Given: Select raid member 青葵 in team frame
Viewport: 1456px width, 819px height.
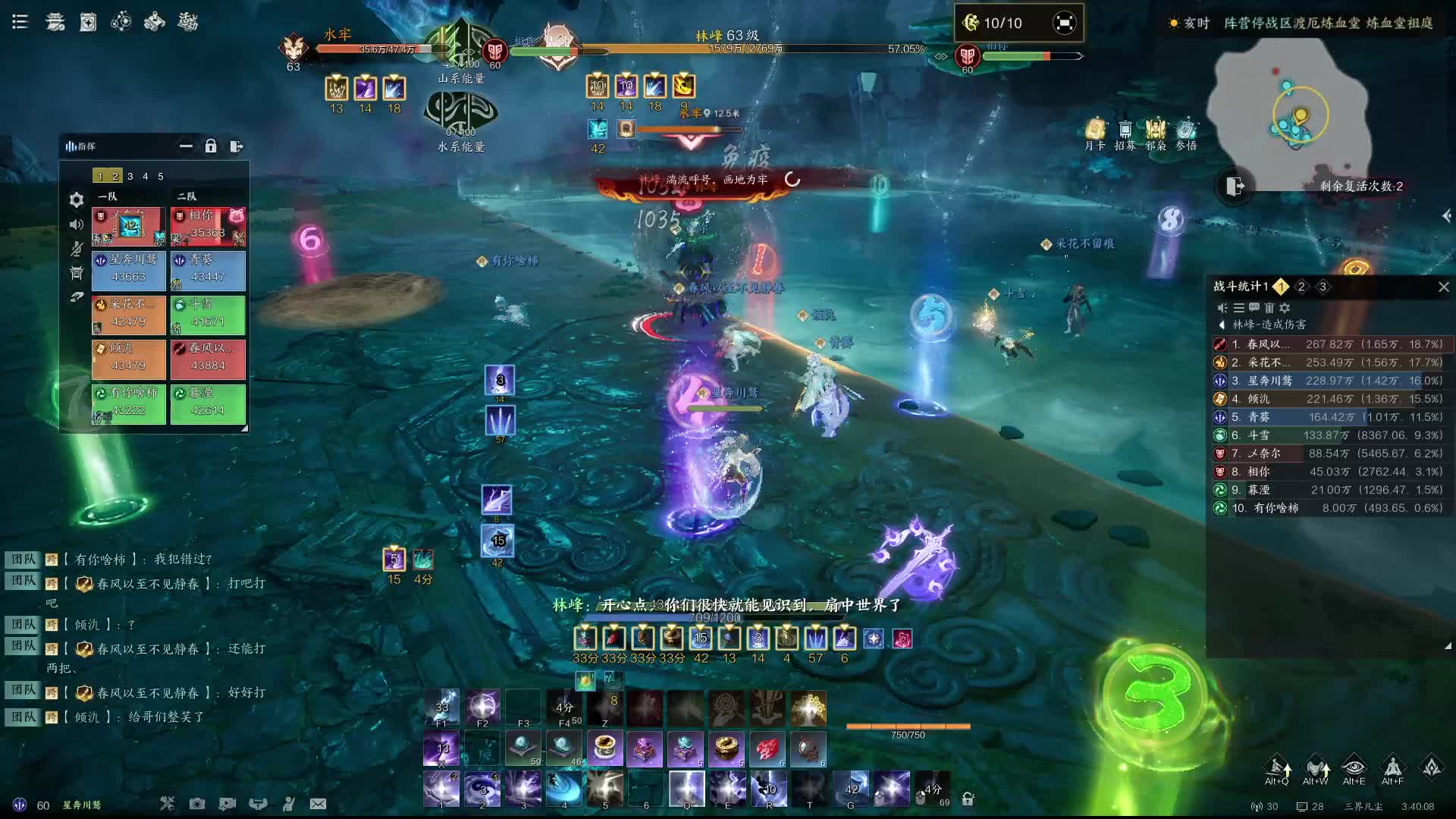Looking at the screenshot, I should [x=208, y=269].
